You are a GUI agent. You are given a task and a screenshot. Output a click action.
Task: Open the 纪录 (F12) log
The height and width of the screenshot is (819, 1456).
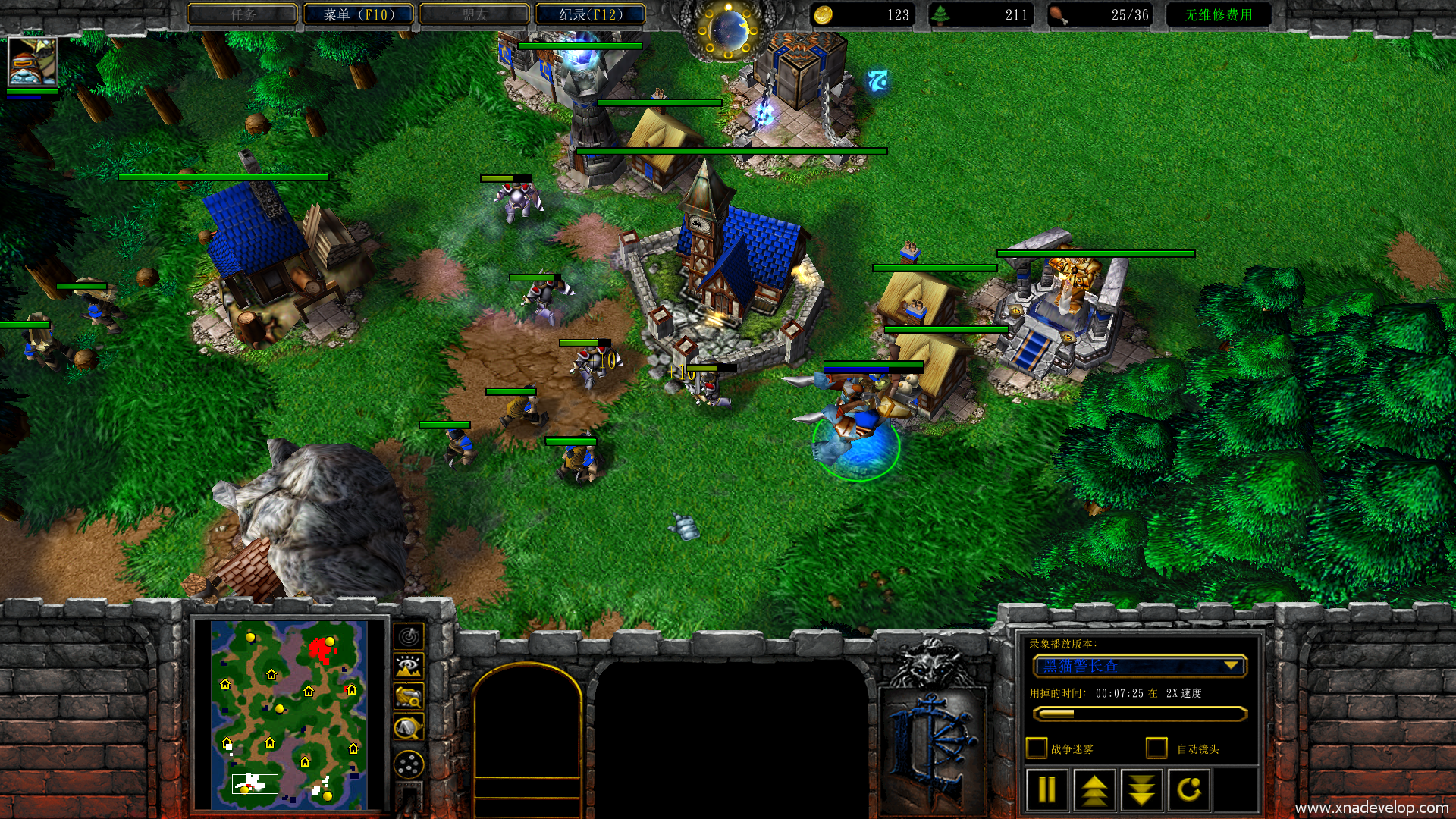point(591,14)
